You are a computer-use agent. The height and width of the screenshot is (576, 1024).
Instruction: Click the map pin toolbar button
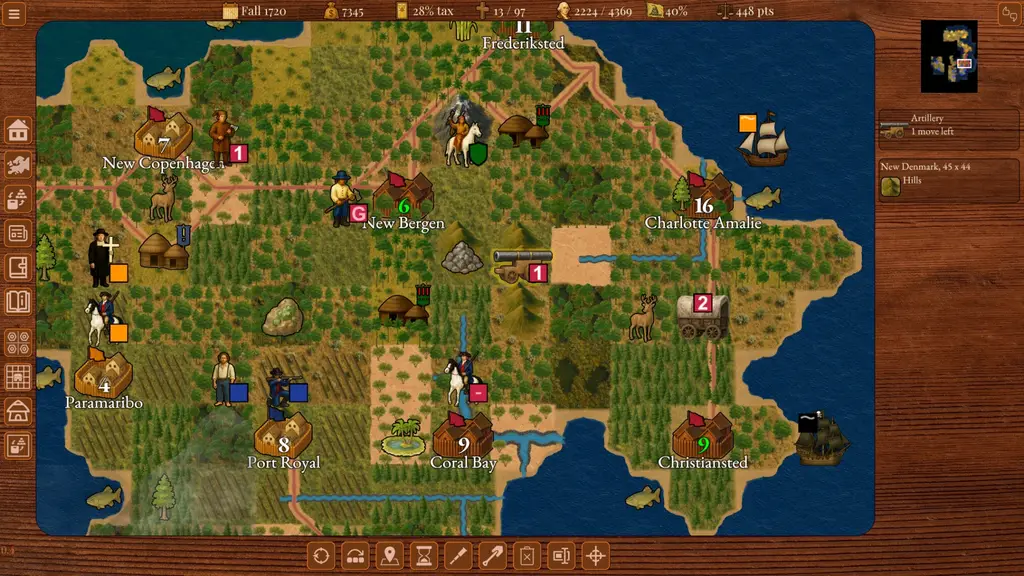point(390,555)
